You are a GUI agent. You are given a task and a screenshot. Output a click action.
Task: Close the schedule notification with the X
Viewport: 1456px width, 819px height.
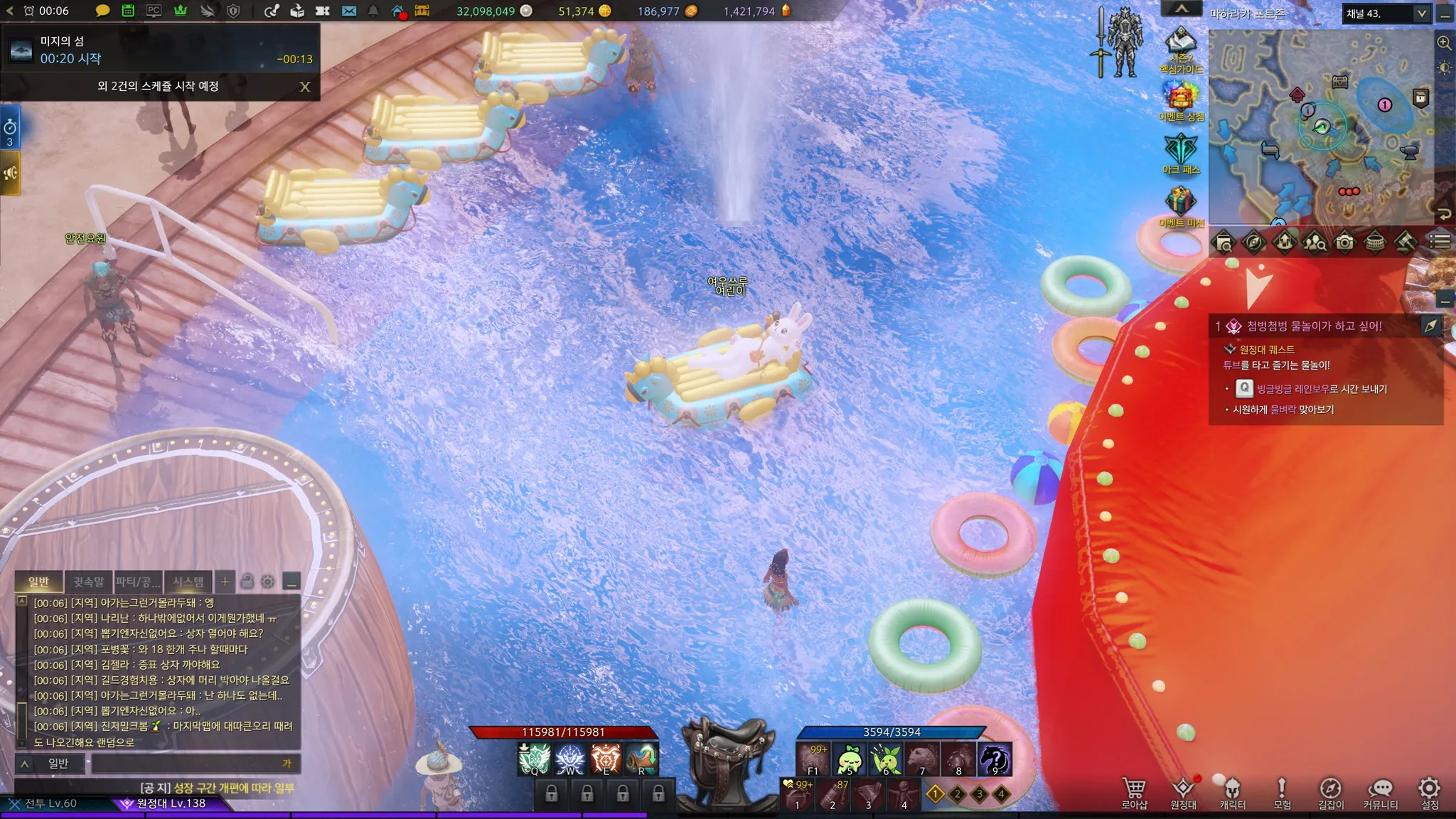305,87
